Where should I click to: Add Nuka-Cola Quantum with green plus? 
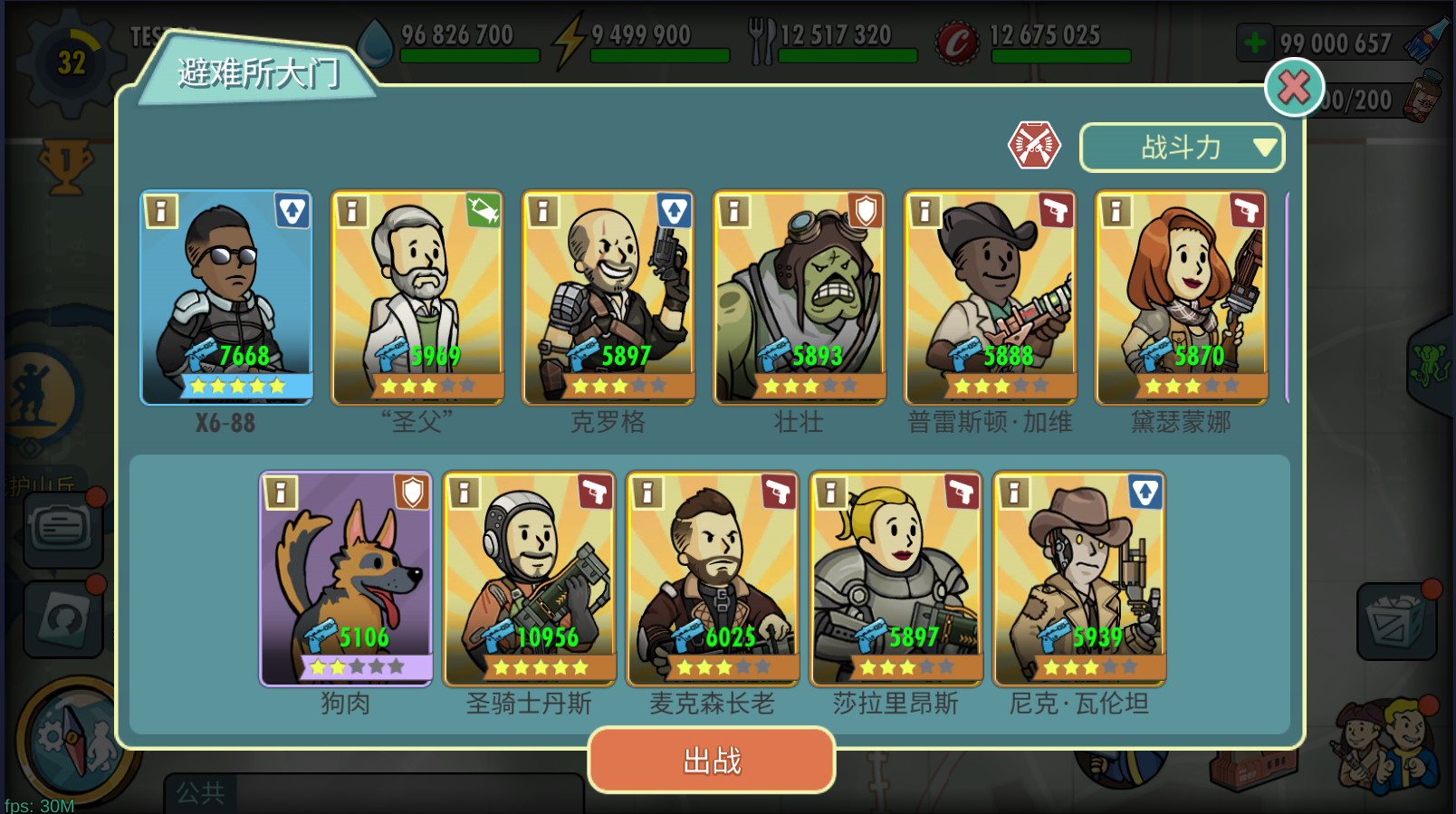point(1255,43)
